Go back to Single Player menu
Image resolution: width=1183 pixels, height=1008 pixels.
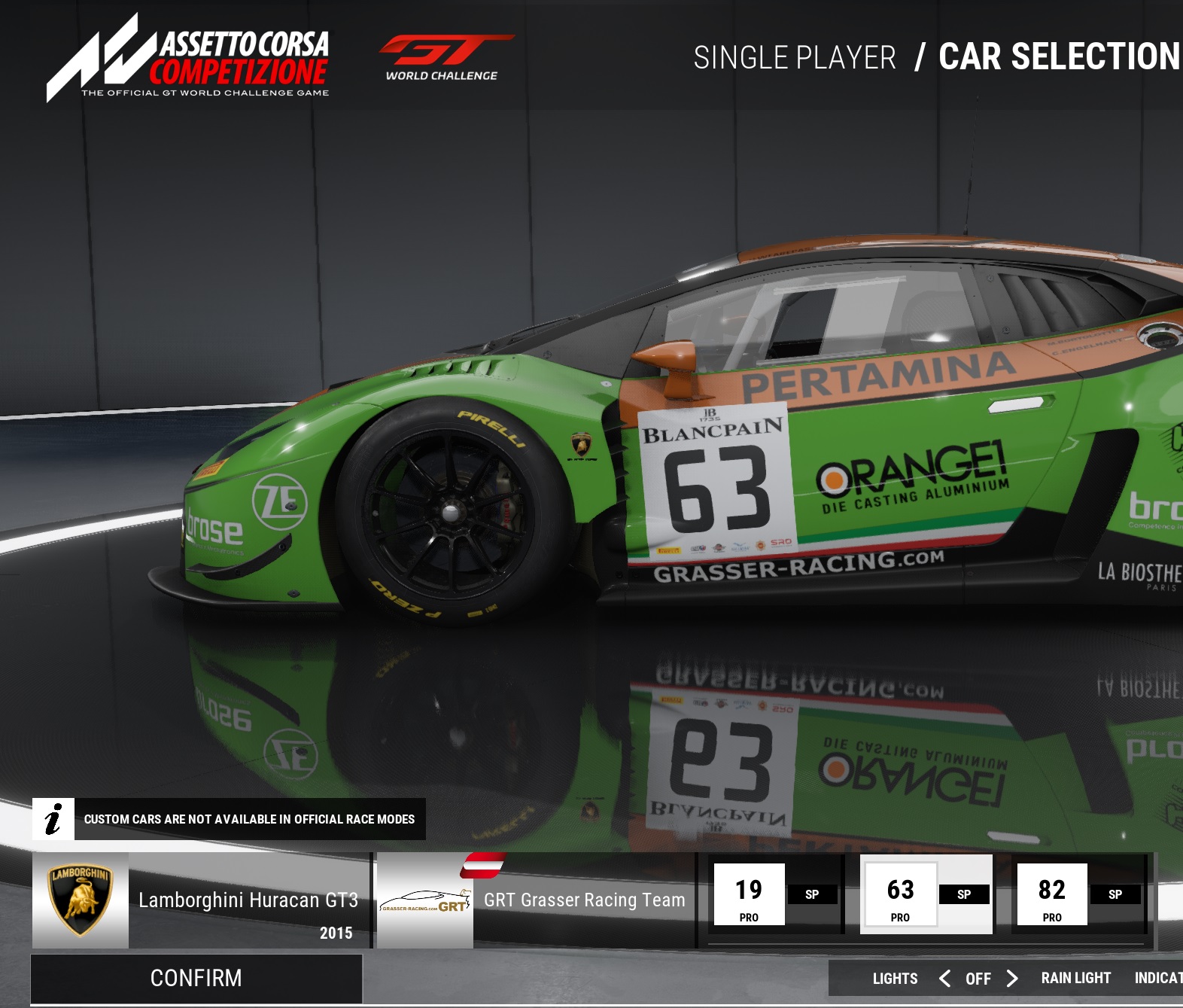coord(795,58)
